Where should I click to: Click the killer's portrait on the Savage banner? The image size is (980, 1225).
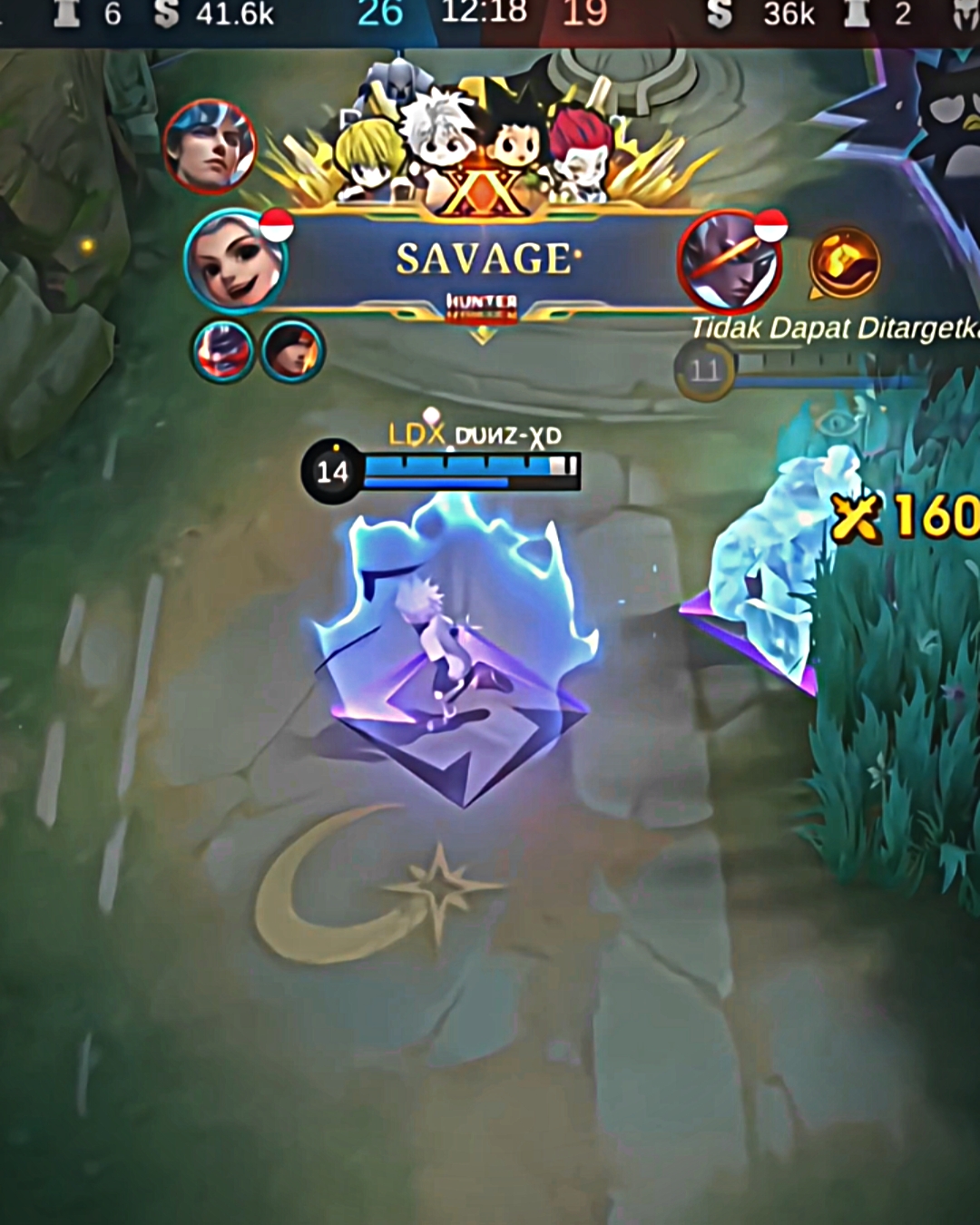coord(235,261)
